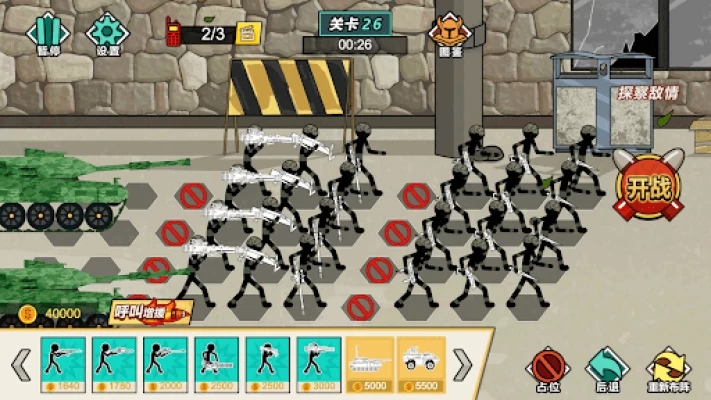Select the 3000-cost soldier unit card

tap(319, 362)
